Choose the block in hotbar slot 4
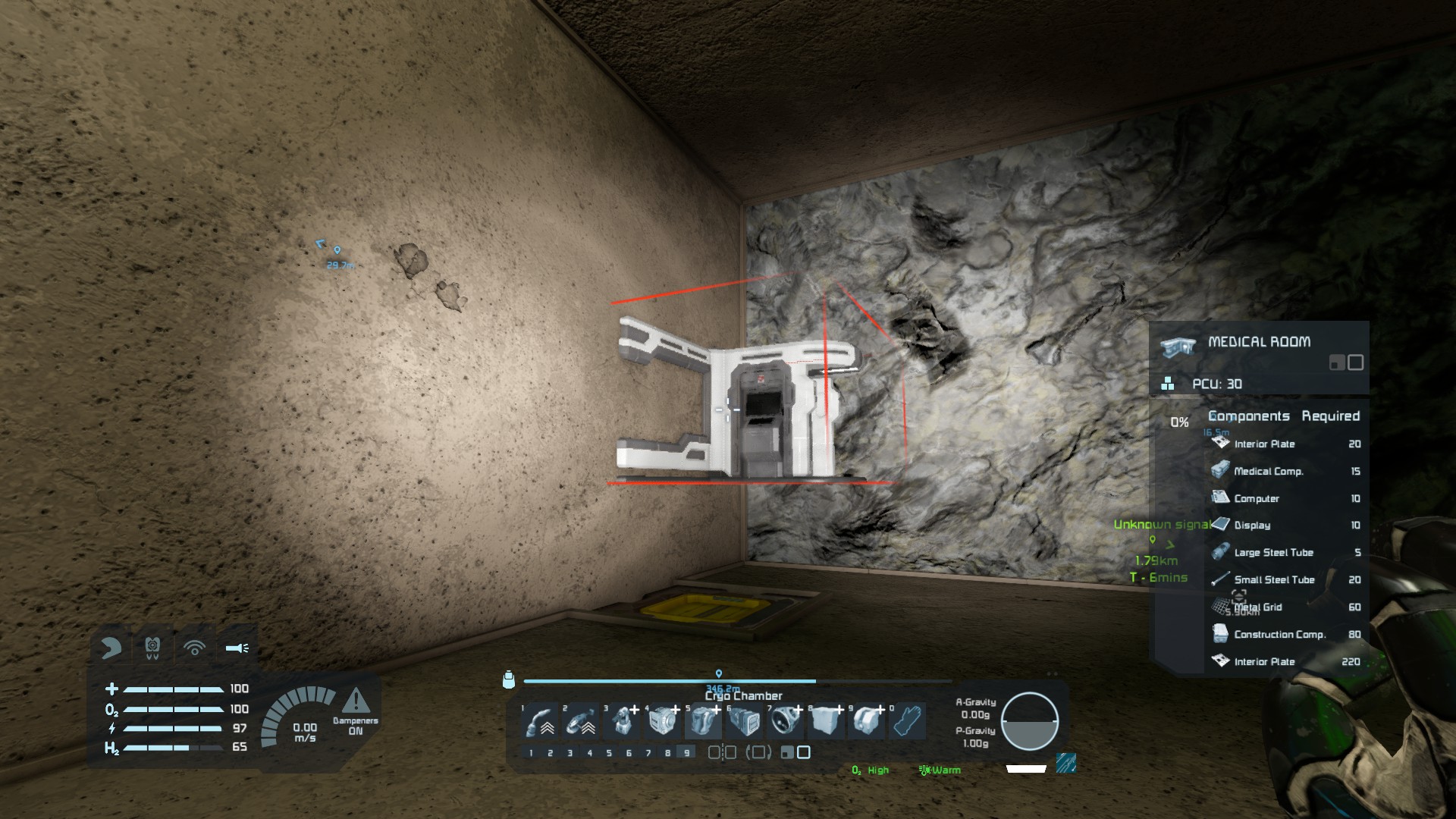This screenshot has height=819, width=1456. (663, 720)
